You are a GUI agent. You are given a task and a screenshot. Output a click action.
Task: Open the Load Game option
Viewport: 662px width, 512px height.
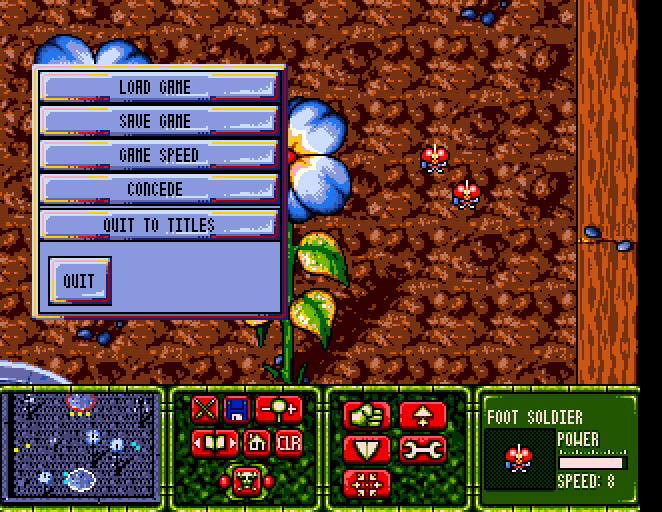point(159,87)
